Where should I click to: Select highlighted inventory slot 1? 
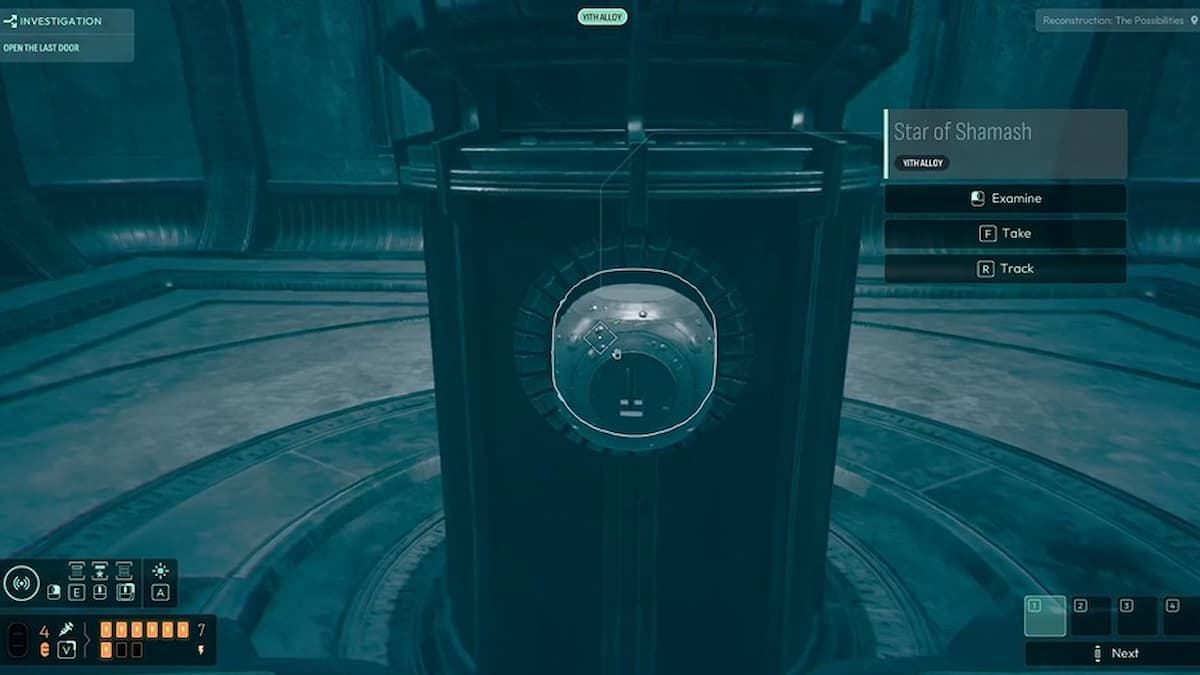pos(1045,616)
